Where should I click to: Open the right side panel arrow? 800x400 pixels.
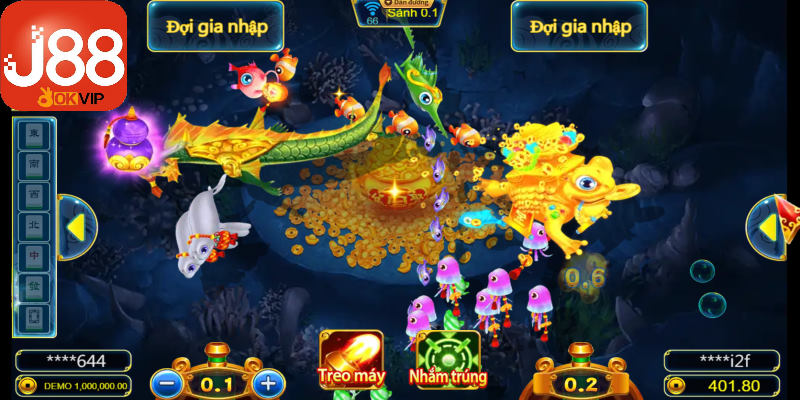(x=768, y=228)
